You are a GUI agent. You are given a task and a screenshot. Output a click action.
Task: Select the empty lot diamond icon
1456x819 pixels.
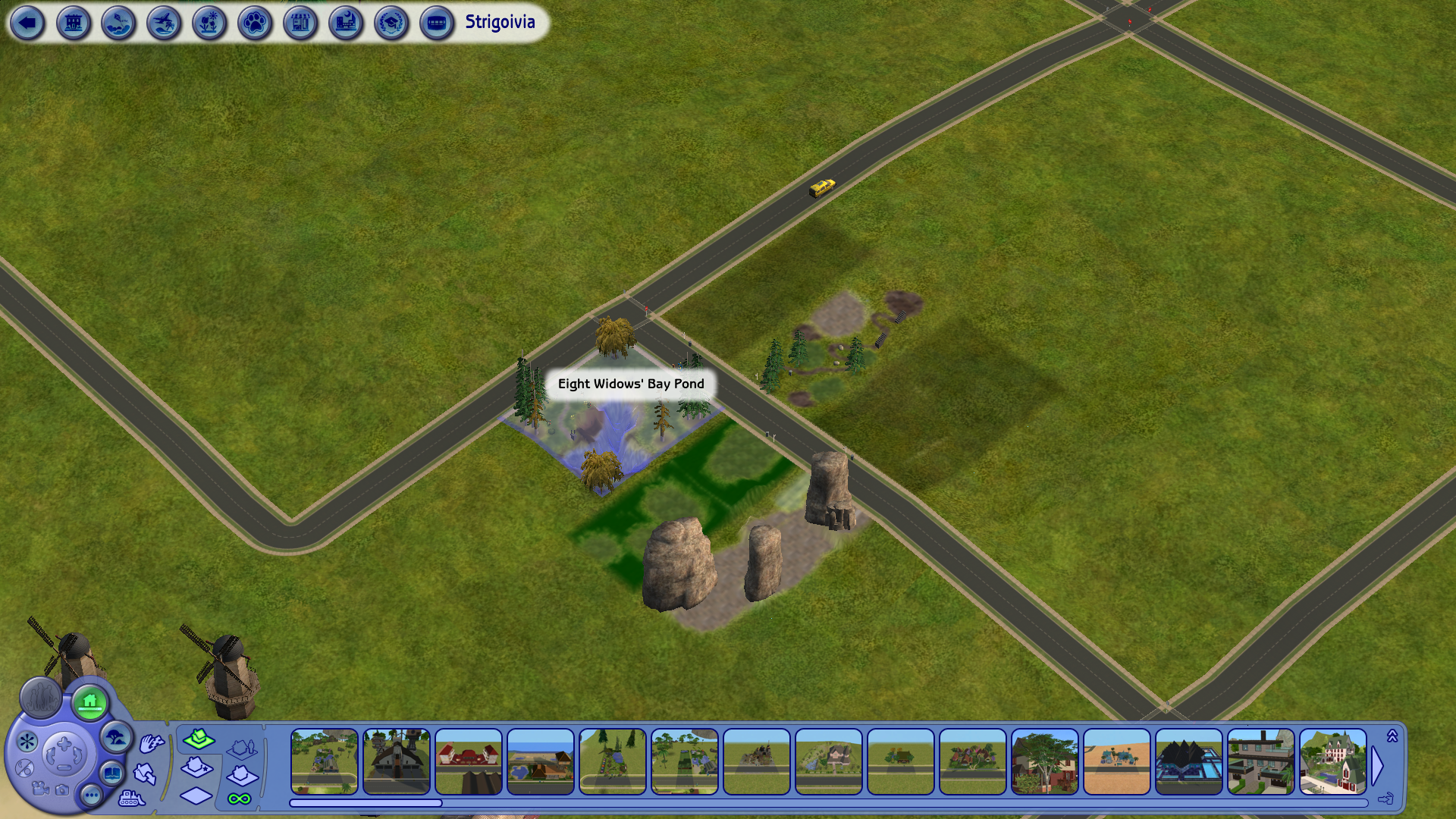196,795
